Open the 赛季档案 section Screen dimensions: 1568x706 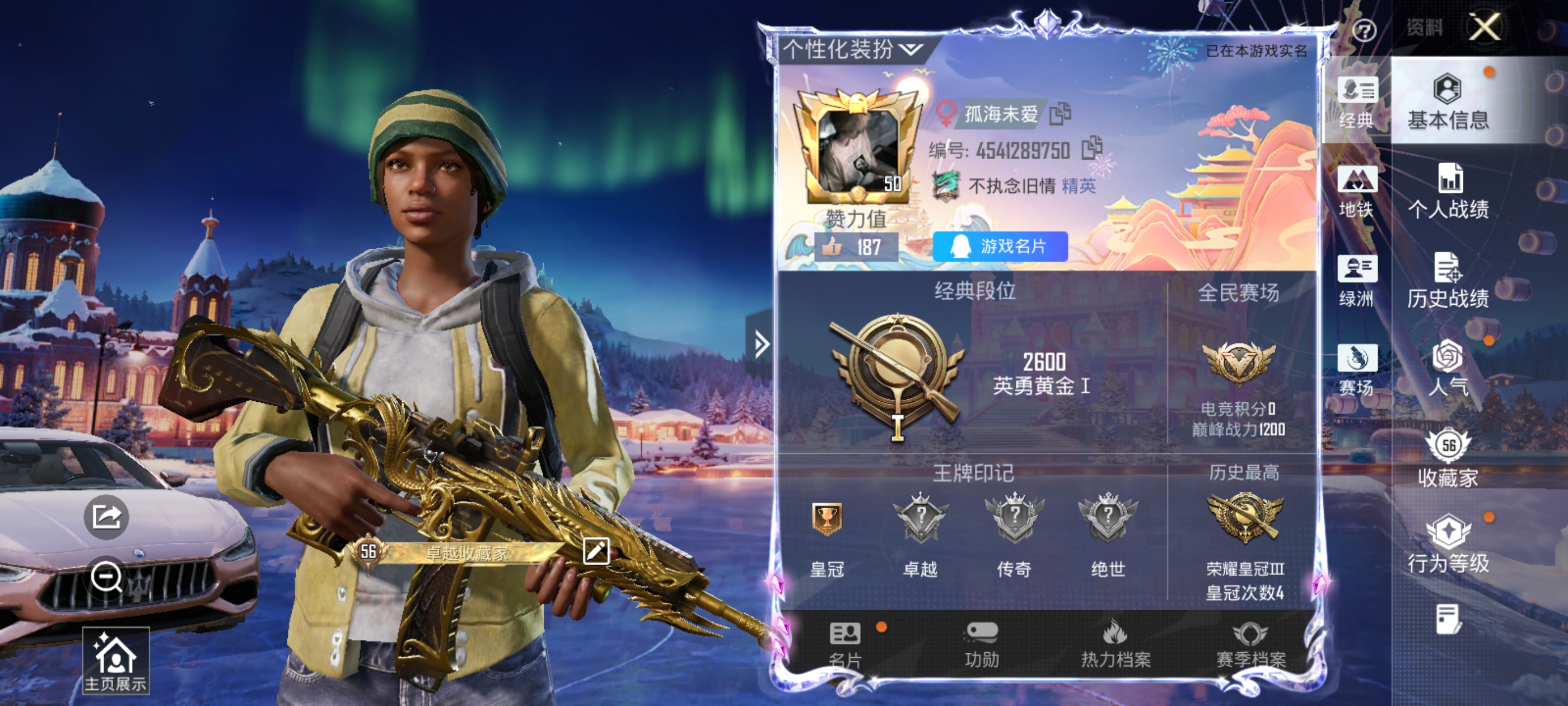(1250, 644)
